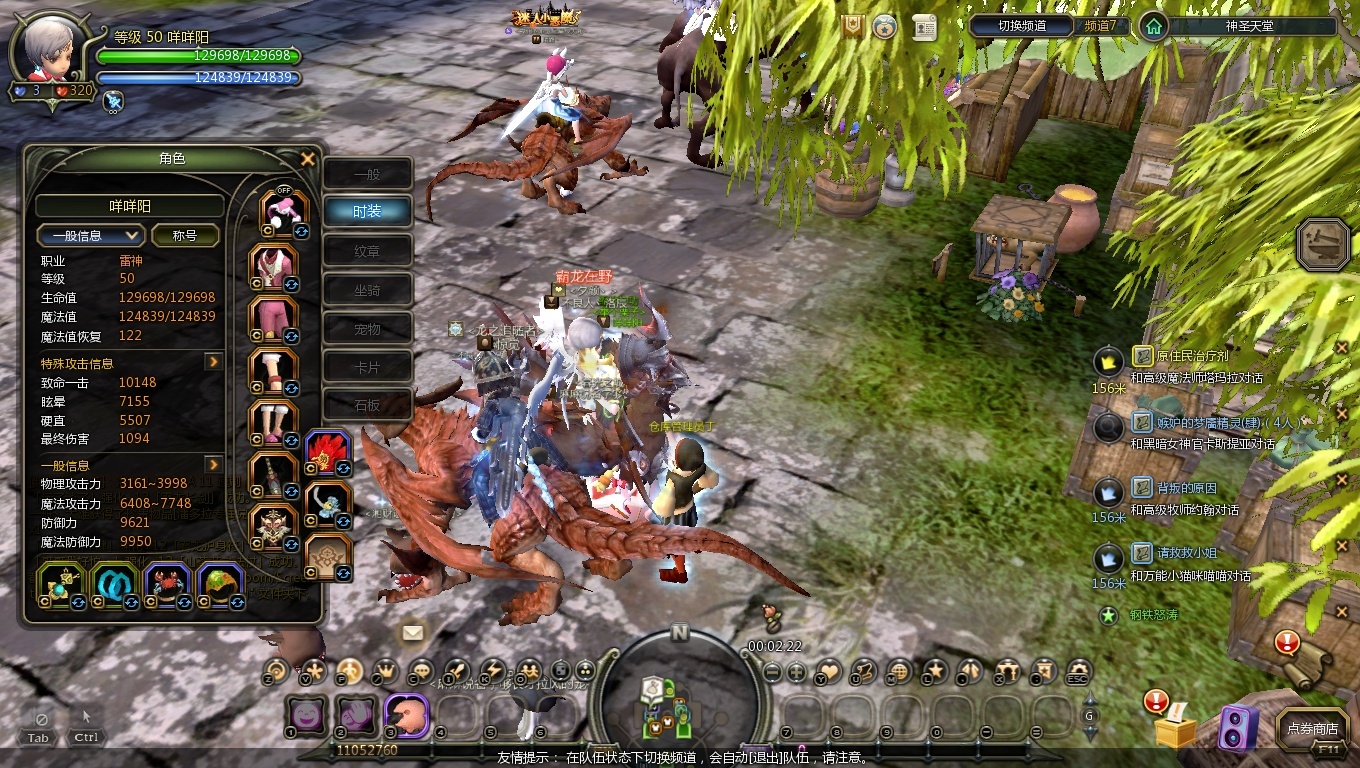Close the 角色 character panel
The image size is (1360, 768).
point(308,159)
